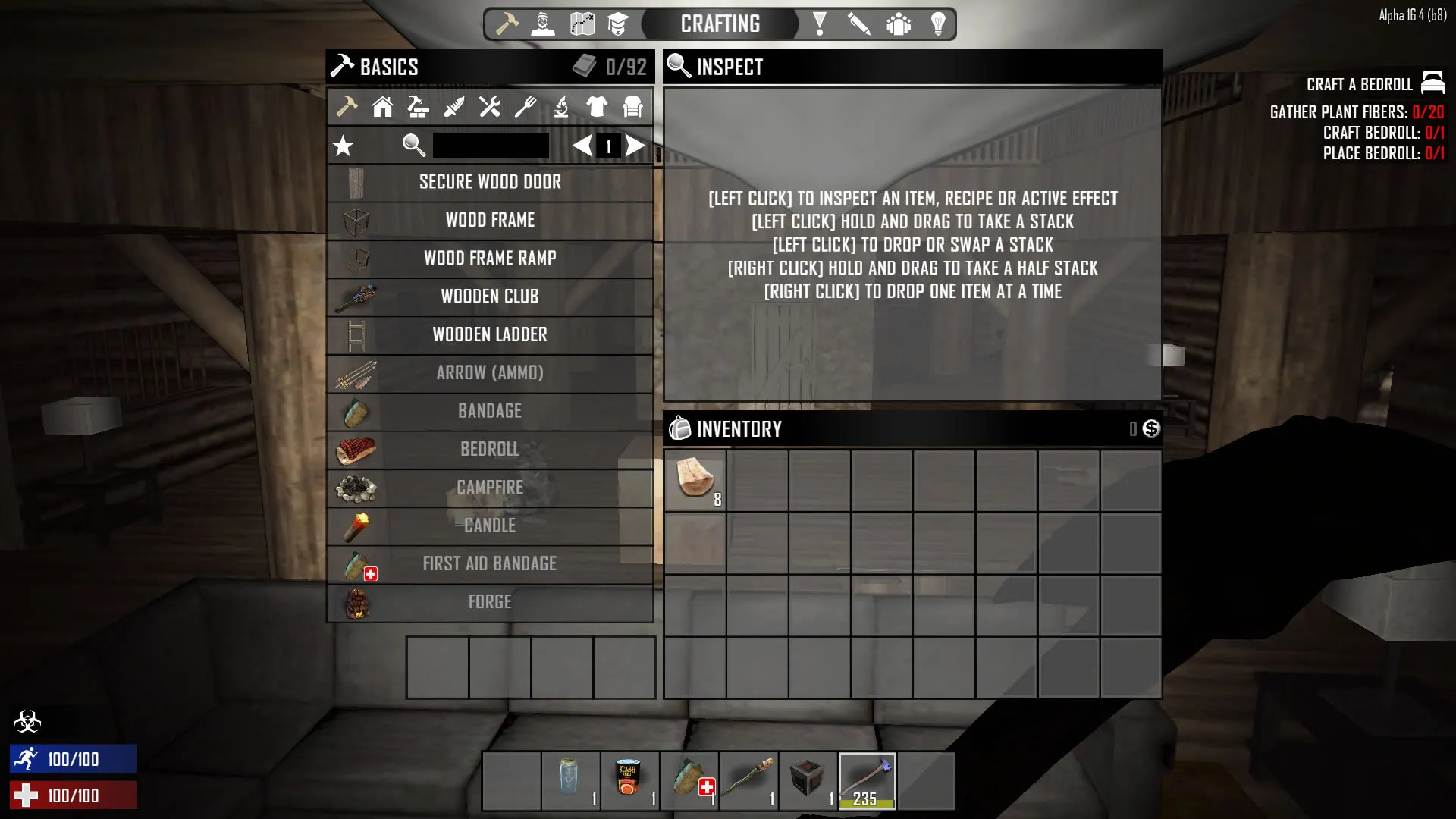Select the stone axe hotbar slot
This screenshot has width=1456, height=819.
tap(867, 781)
